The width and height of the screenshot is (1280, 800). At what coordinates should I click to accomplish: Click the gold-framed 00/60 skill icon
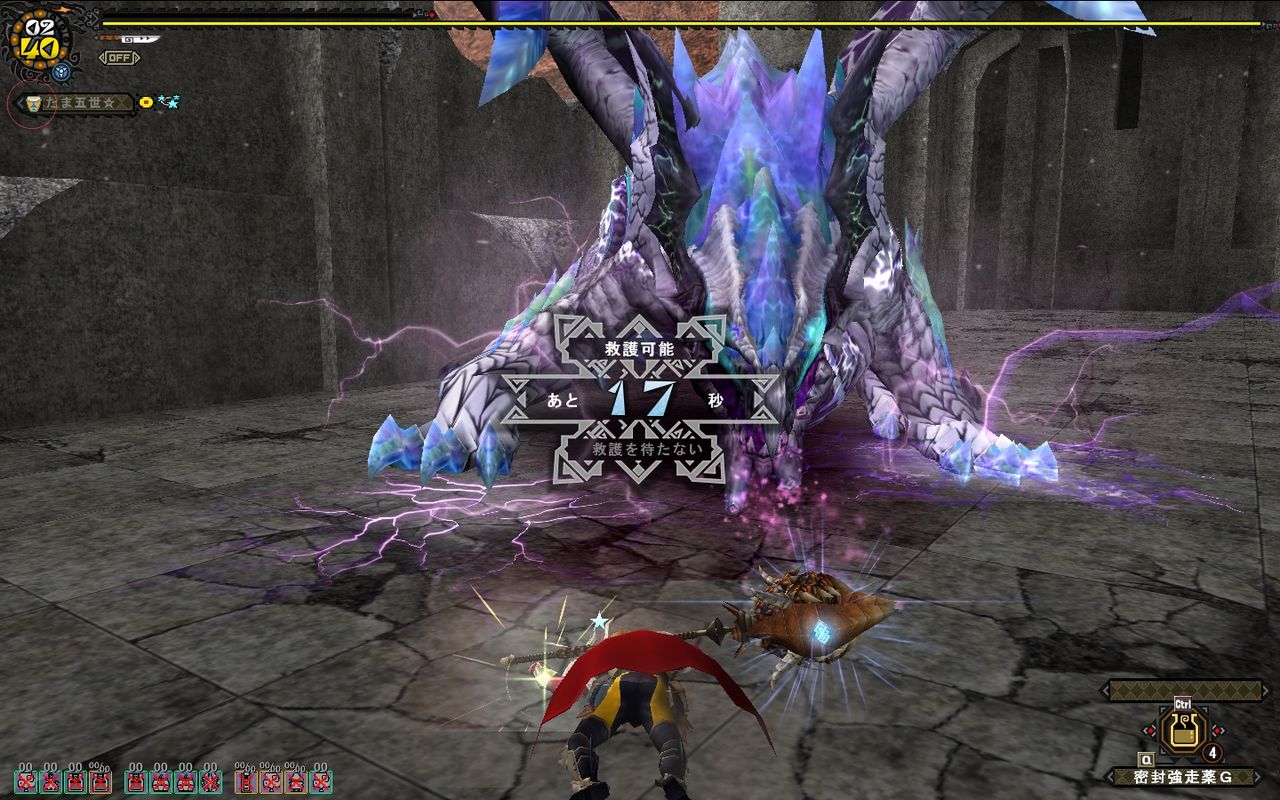click(x=100, y=783)
